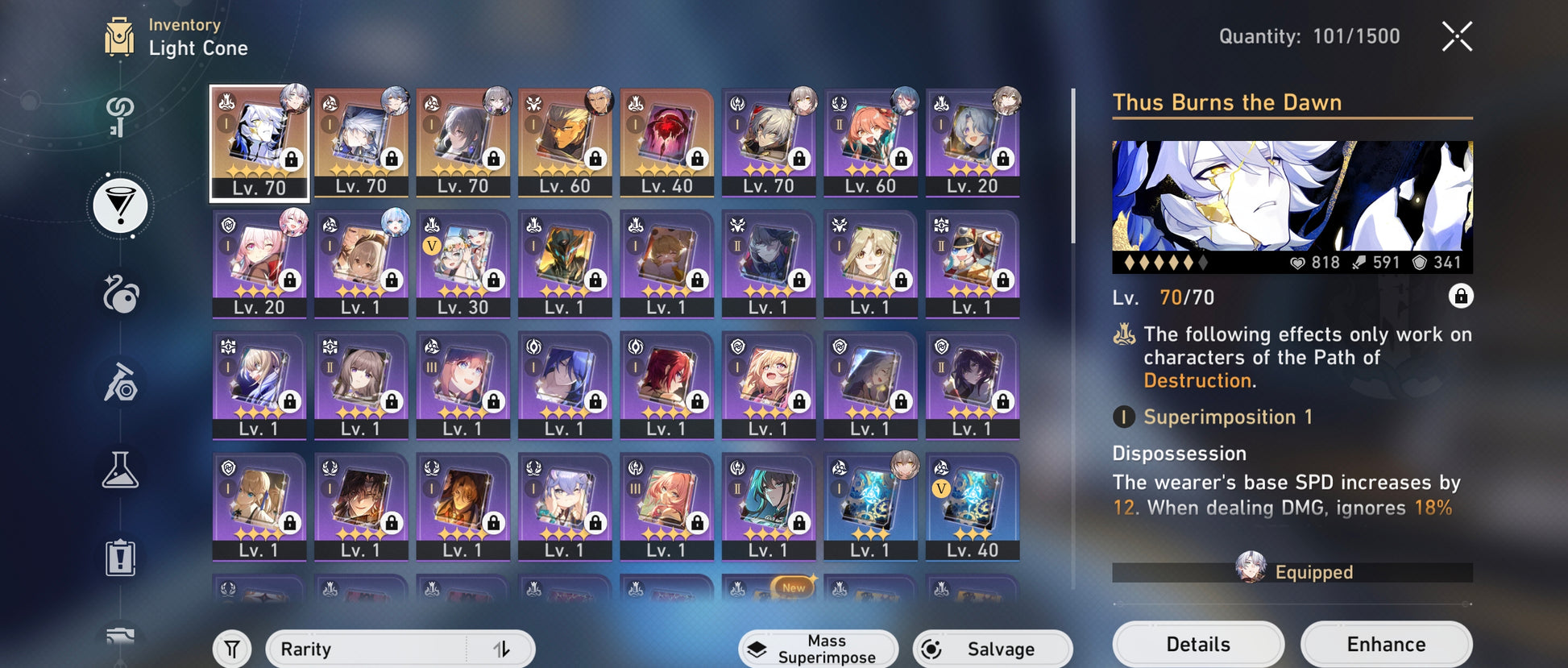Select the Lv. 30 light cone marked V
1568x668 pixels.
463,263
